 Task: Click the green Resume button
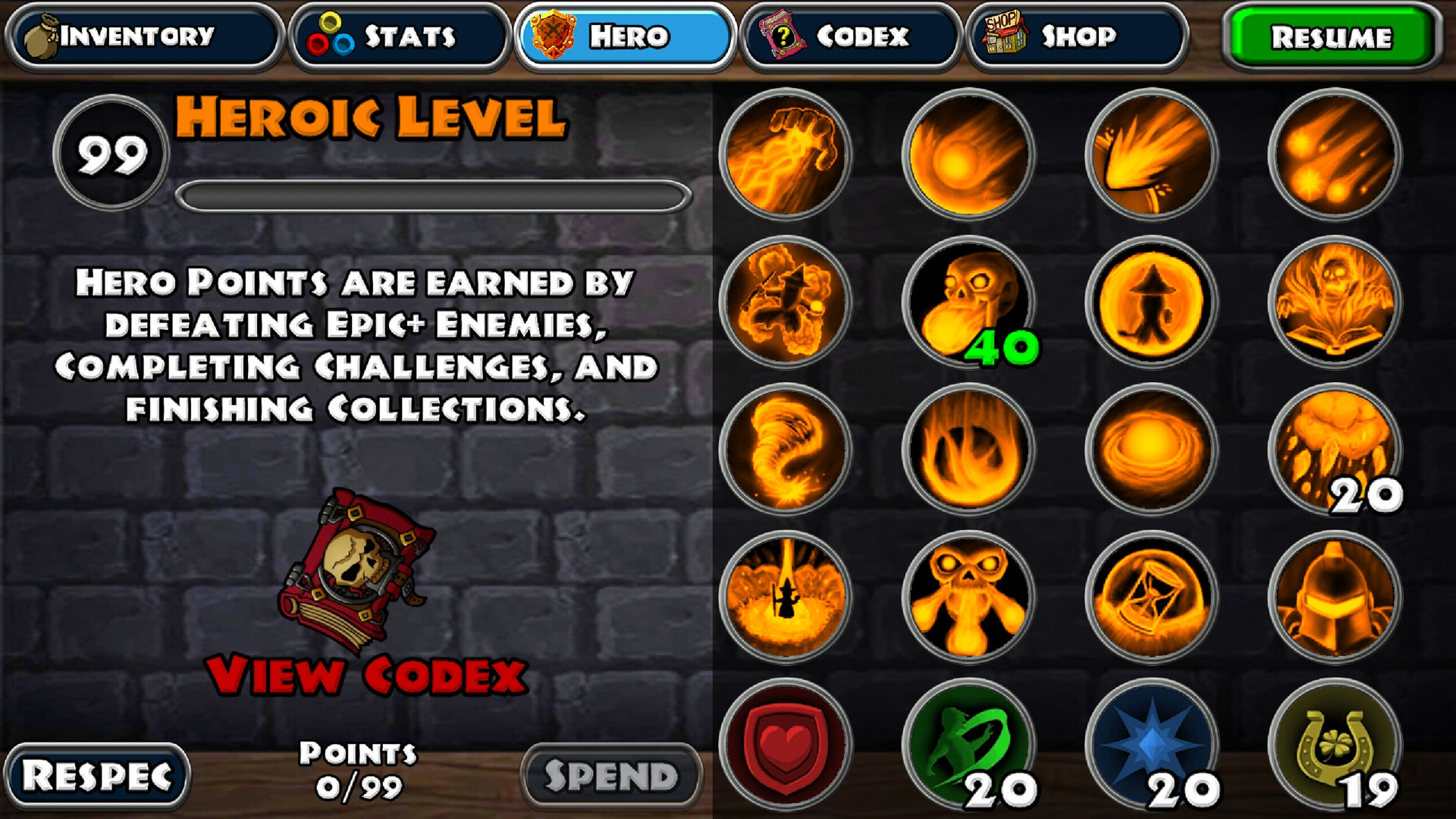1331,36
